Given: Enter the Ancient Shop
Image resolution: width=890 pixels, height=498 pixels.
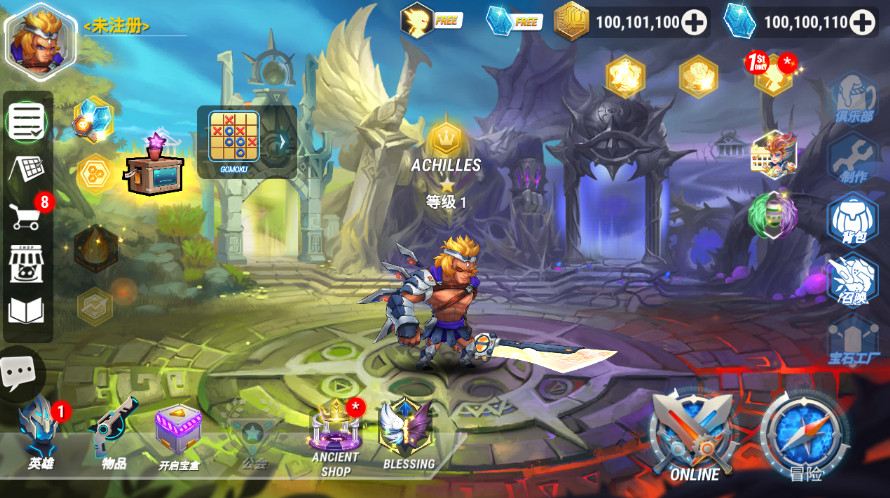Looking at the screenshot, I should [x=335, y=436].
